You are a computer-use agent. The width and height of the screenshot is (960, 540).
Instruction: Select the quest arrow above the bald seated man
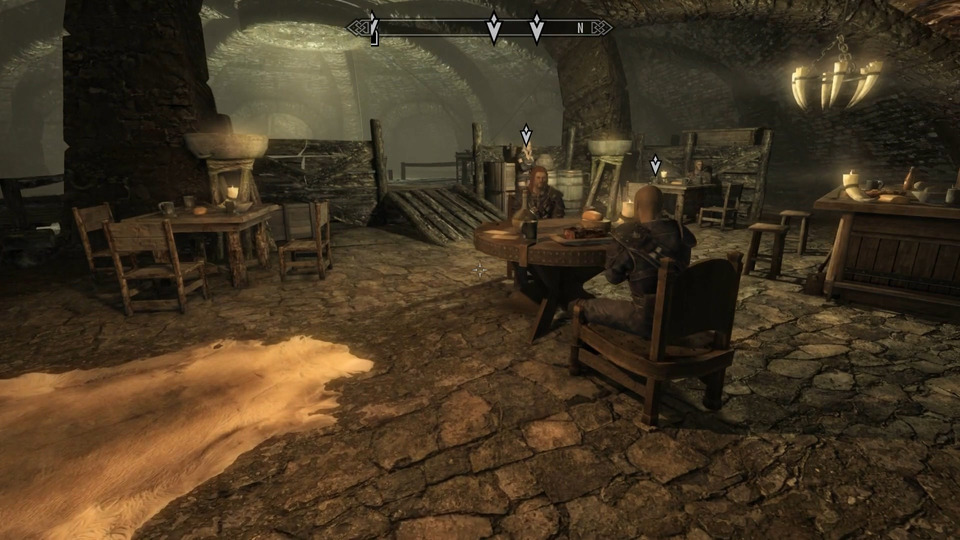pyautogui.click(x=656, y=165)
